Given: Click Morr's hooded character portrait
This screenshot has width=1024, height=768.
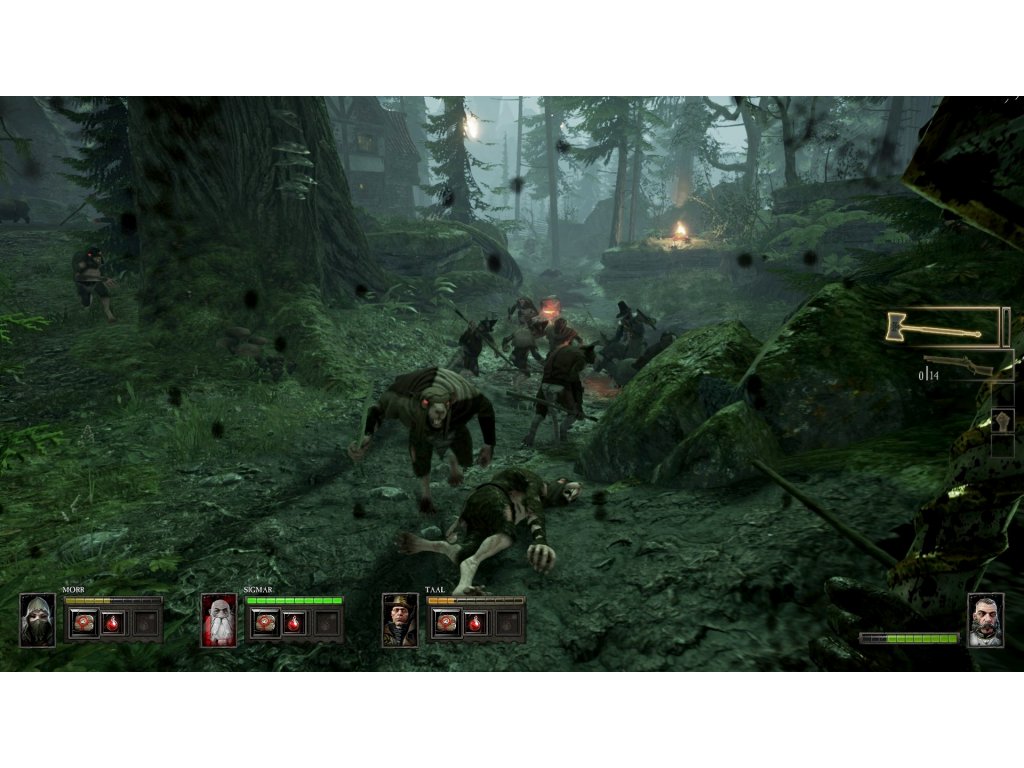Looking at the screenshot, I should tap(38, 620).
